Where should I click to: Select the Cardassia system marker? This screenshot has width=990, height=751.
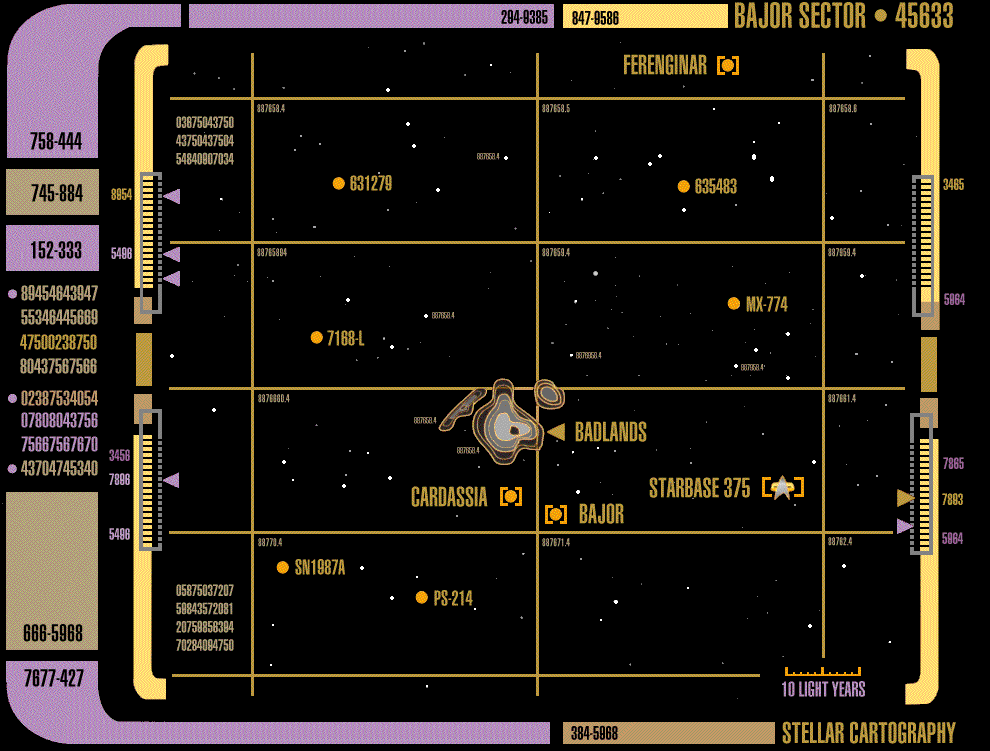coord(511,496)
